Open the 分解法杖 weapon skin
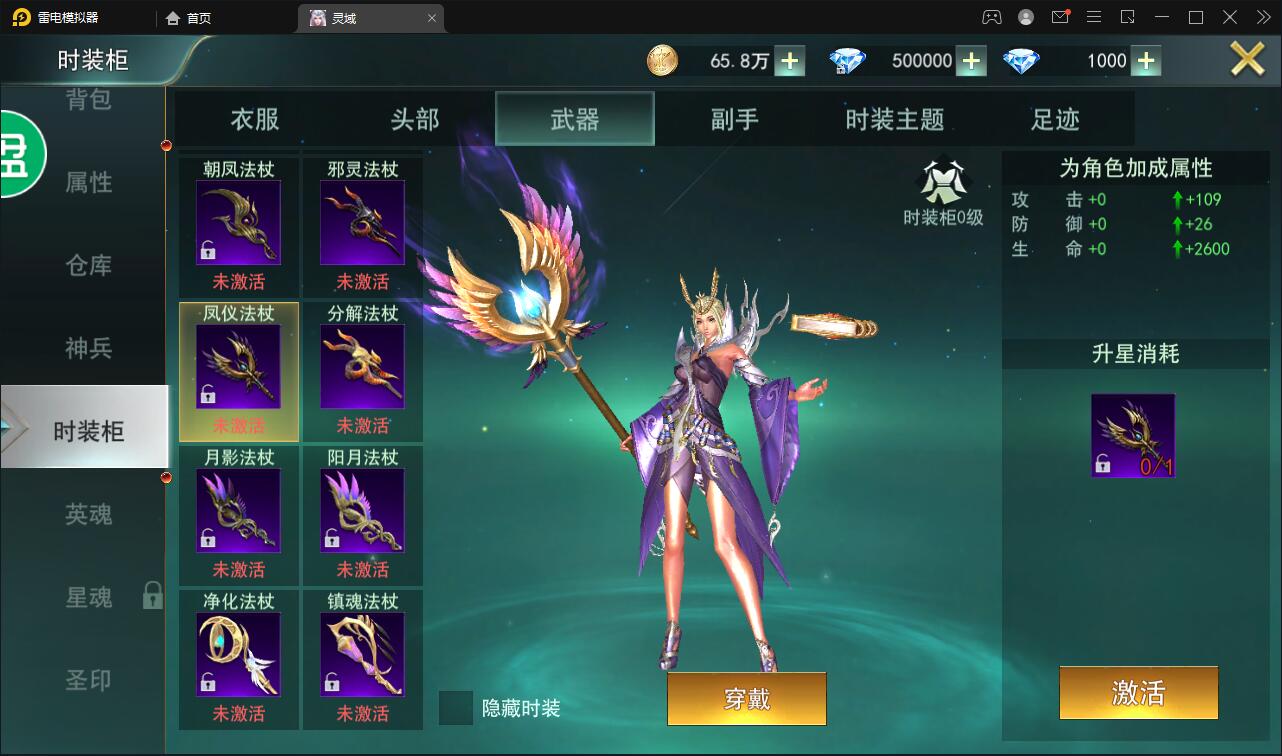 (x=362, y=365)
